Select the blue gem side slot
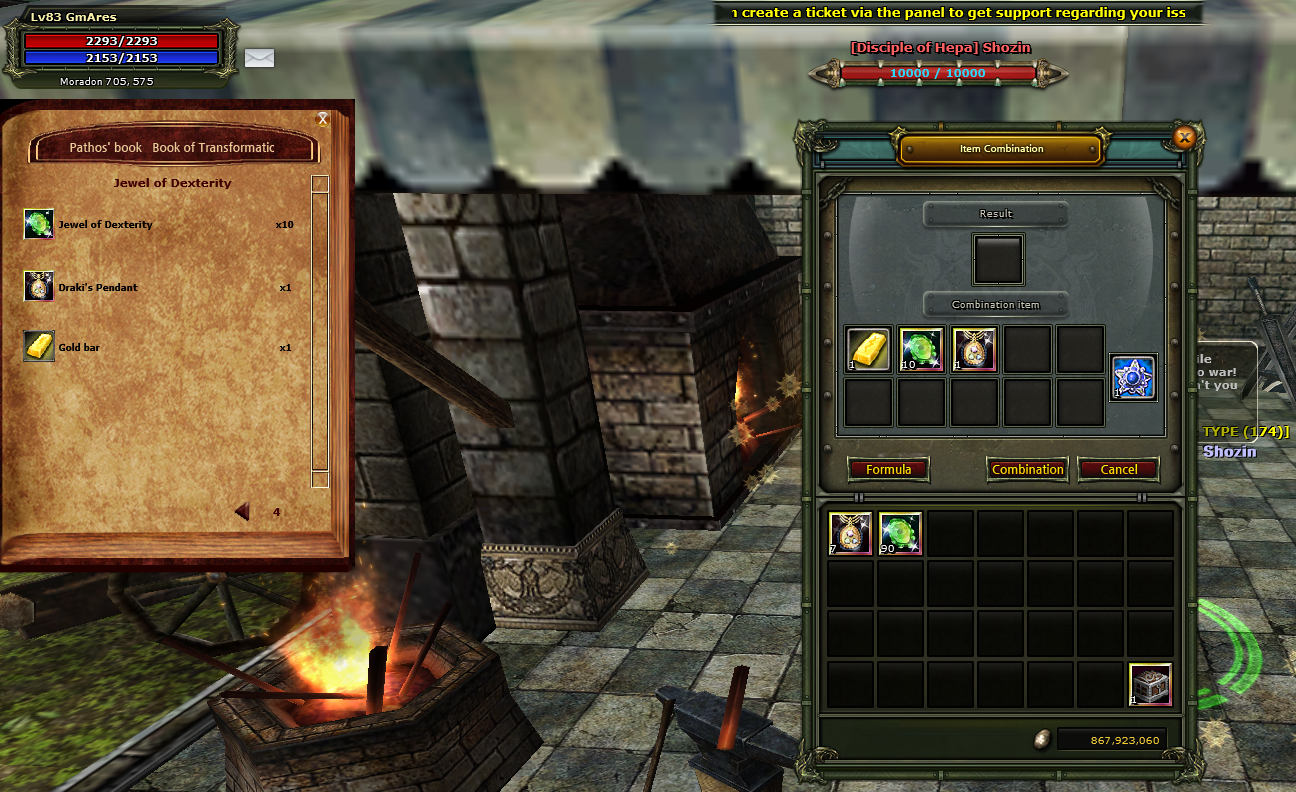The image size is (1296, 792). [1134, 377]
